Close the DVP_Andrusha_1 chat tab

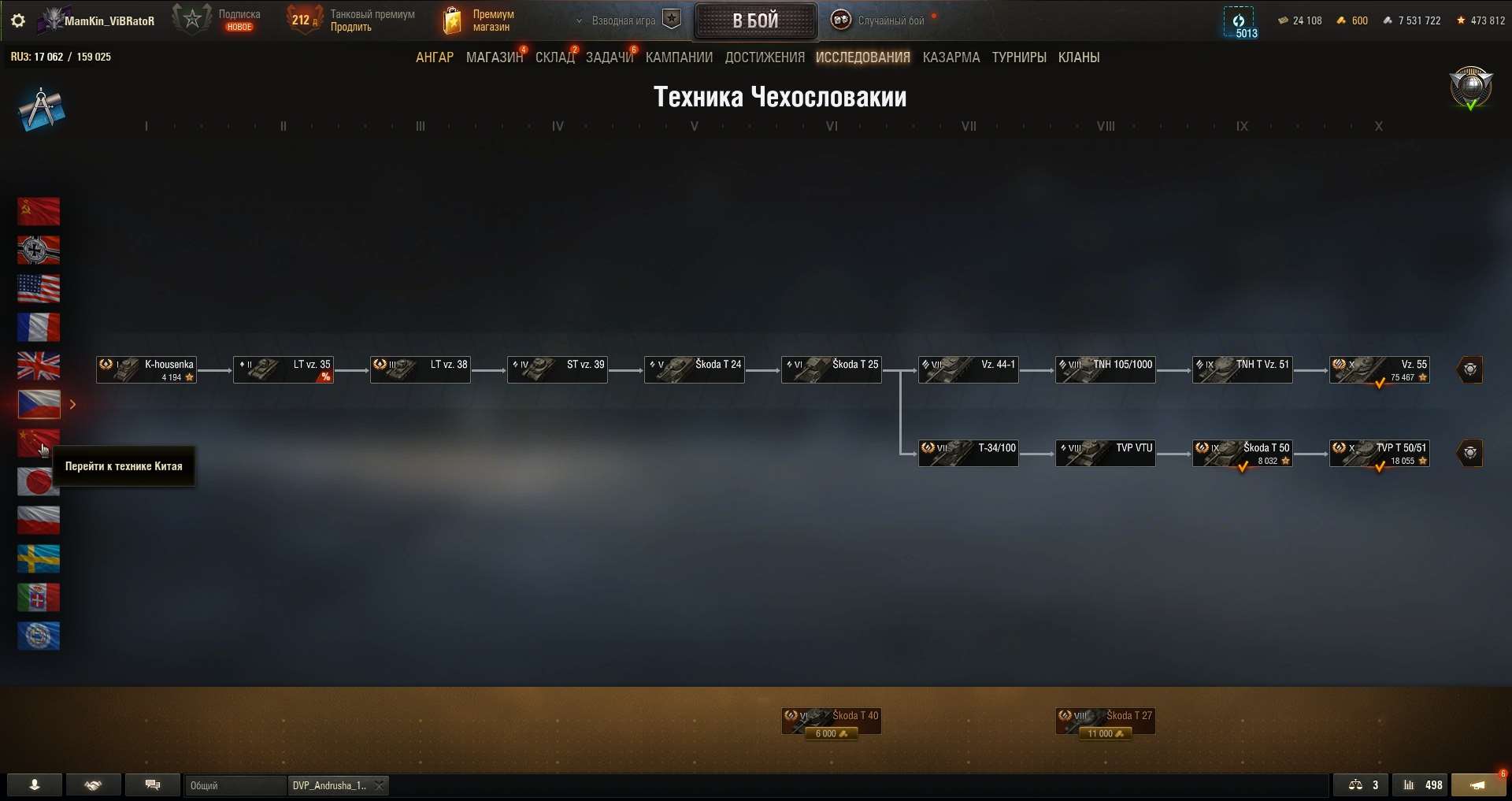pos(378,785)
